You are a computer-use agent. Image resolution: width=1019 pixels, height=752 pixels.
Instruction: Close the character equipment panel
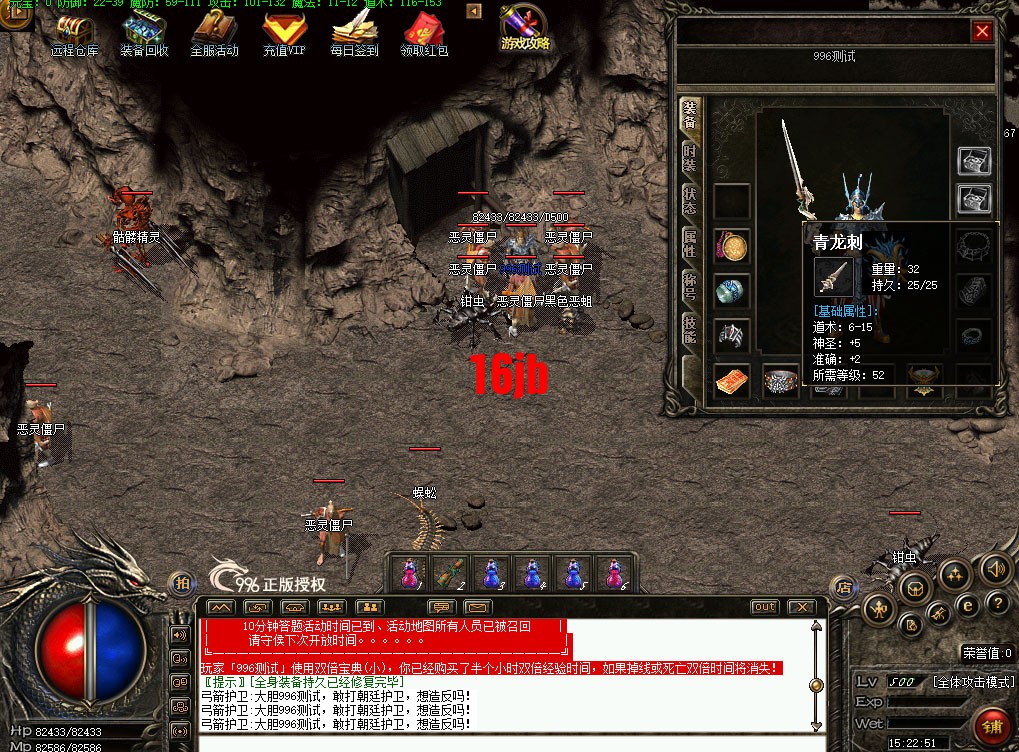(982, 31)
